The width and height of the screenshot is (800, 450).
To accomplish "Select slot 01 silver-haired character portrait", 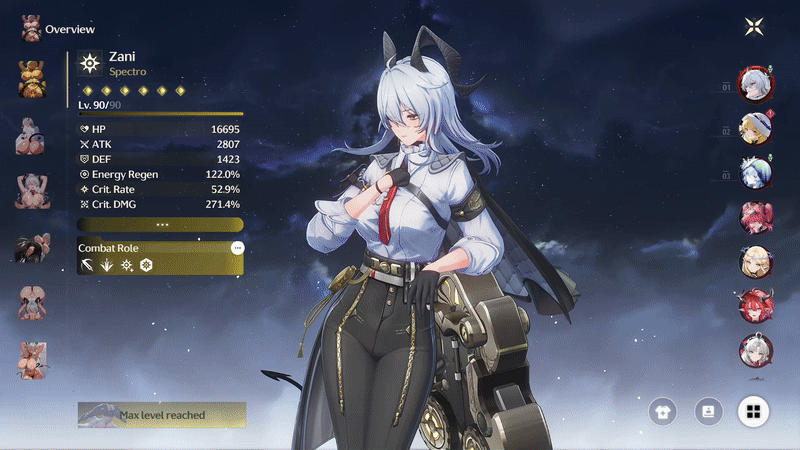I will click(x=754, y=84).
